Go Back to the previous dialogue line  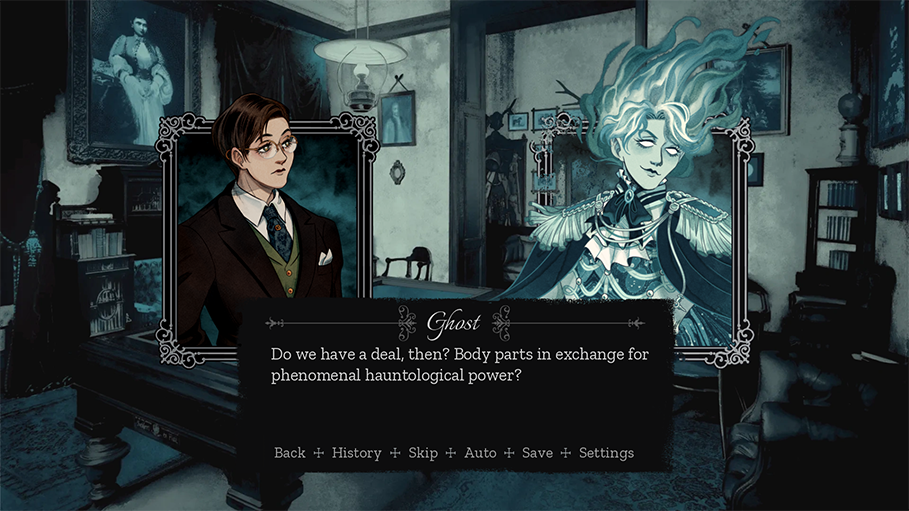click(x=289, y=453)
